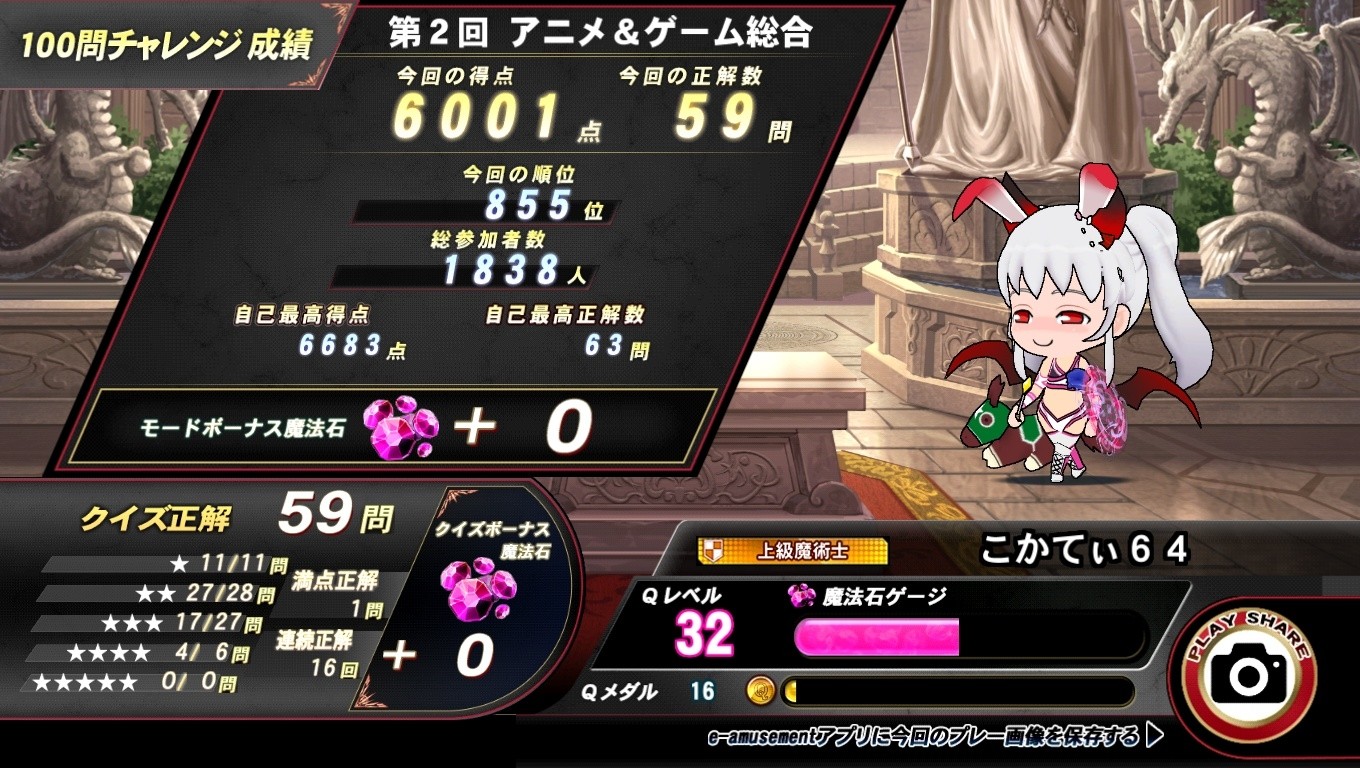Viewport: 1360px width, 768px height.
Task: Save play image to the e-amusement app
Action: [x=935, y=737]
